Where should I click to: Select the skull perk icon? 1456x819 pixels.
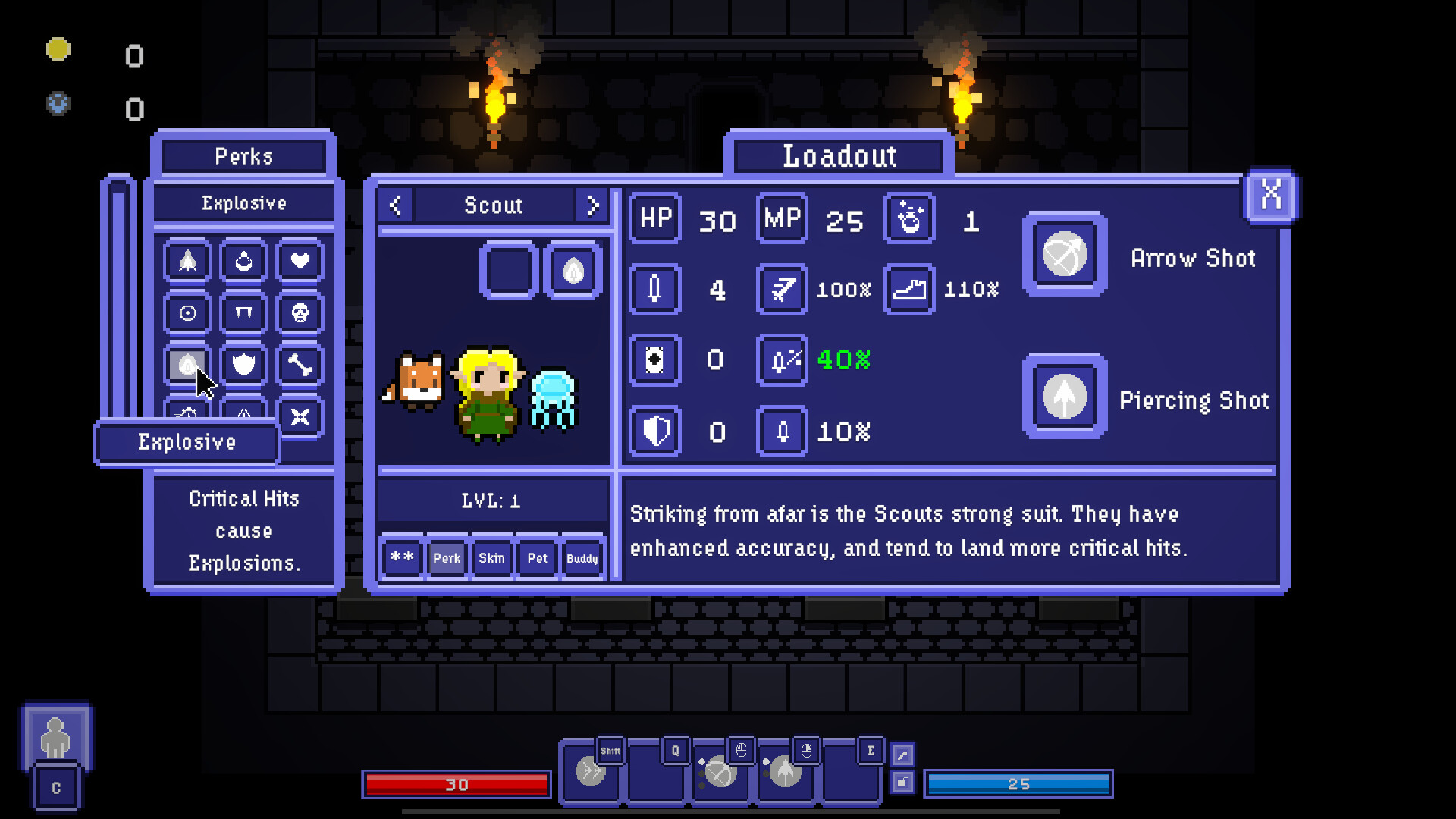tap(300, 312)
